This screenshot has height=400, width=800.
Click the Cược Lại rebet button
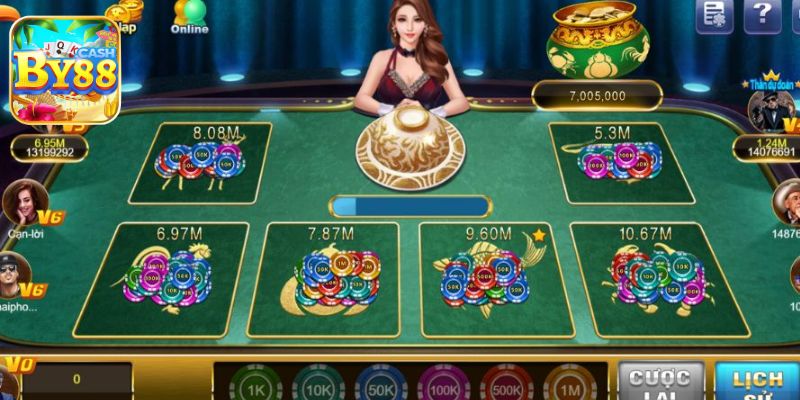(x=660, y=383)
